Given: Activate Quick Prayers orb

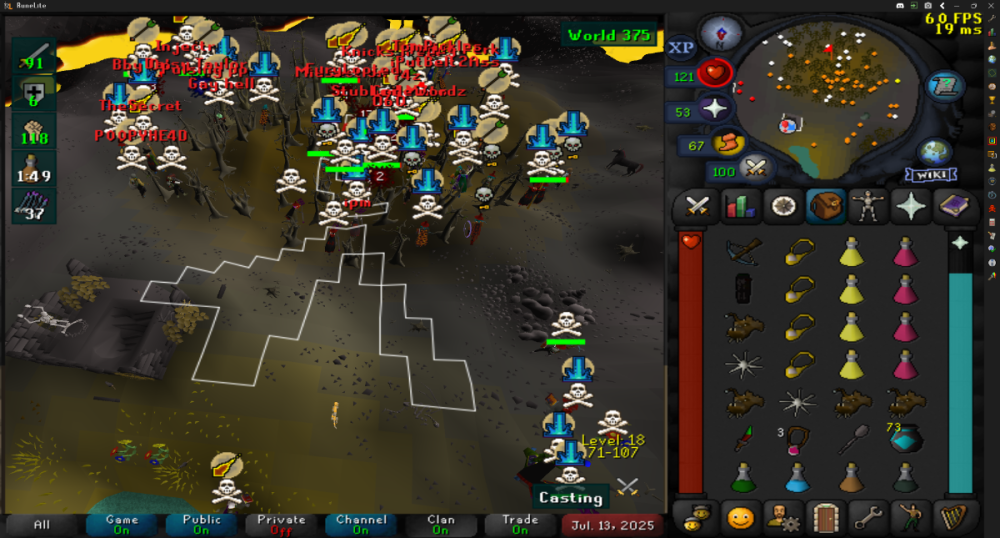Looking at the screenshot, I should pyautogui.click(x=714, y=110).
